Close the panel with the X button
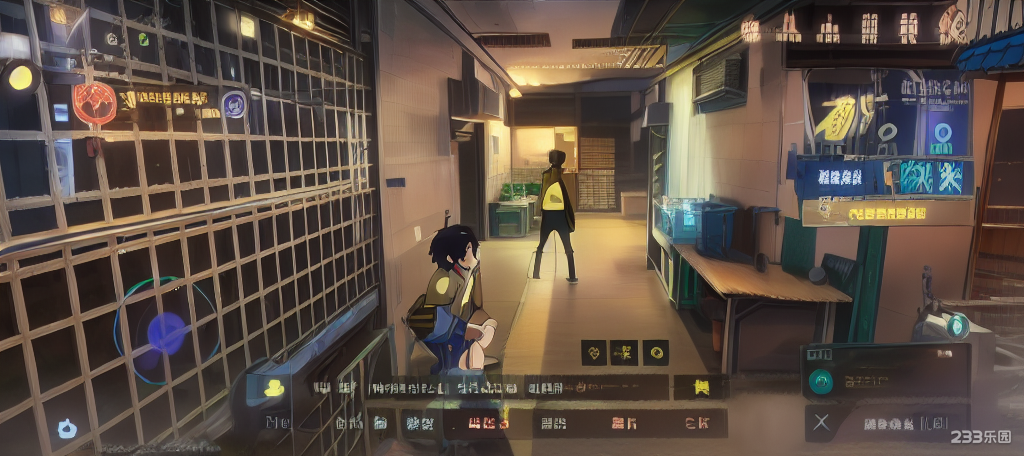Image resolution: width=1024 pixels, height=456 pixels. coord(821,422)
